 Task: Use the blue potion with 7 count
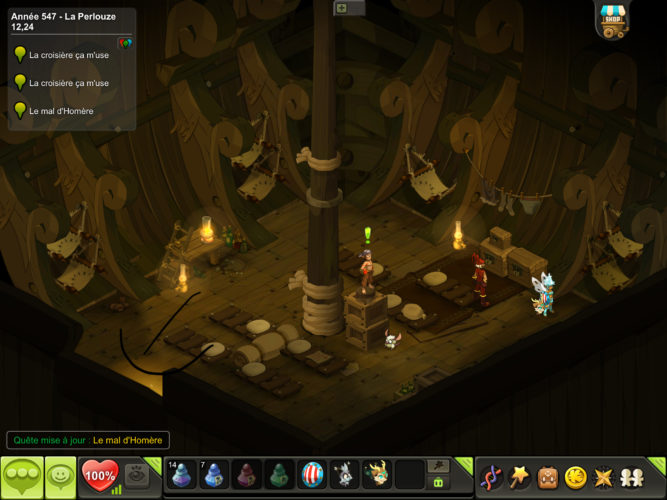[214, 475]
